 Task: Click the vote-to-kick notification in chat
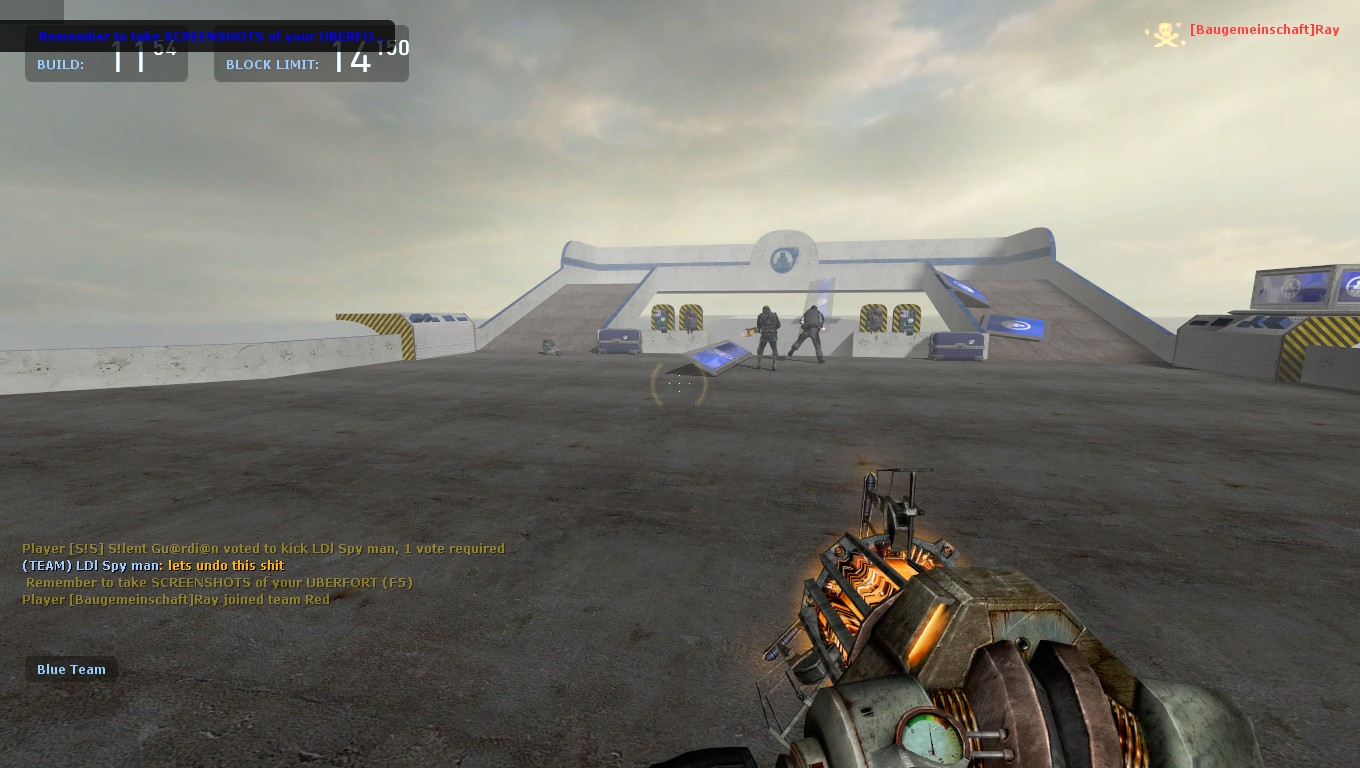coord(263,548)
